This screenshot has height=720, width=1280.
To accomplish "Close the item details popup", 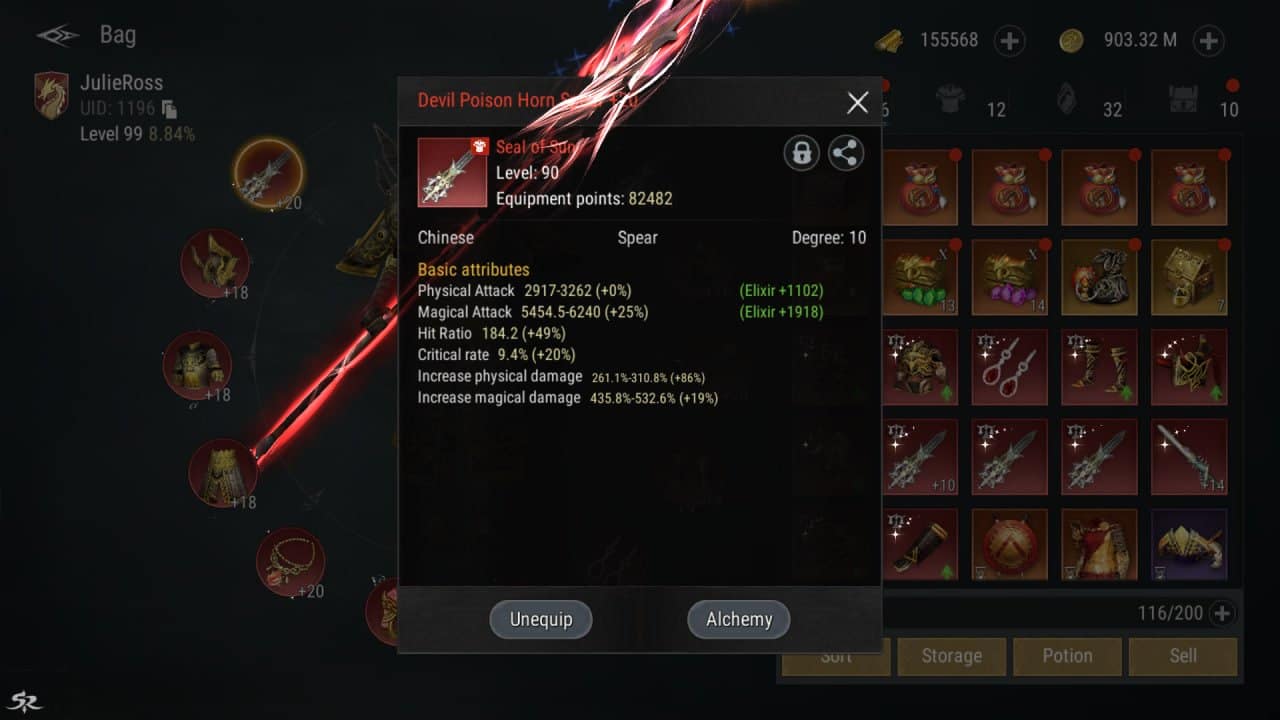I will (857, 102).
